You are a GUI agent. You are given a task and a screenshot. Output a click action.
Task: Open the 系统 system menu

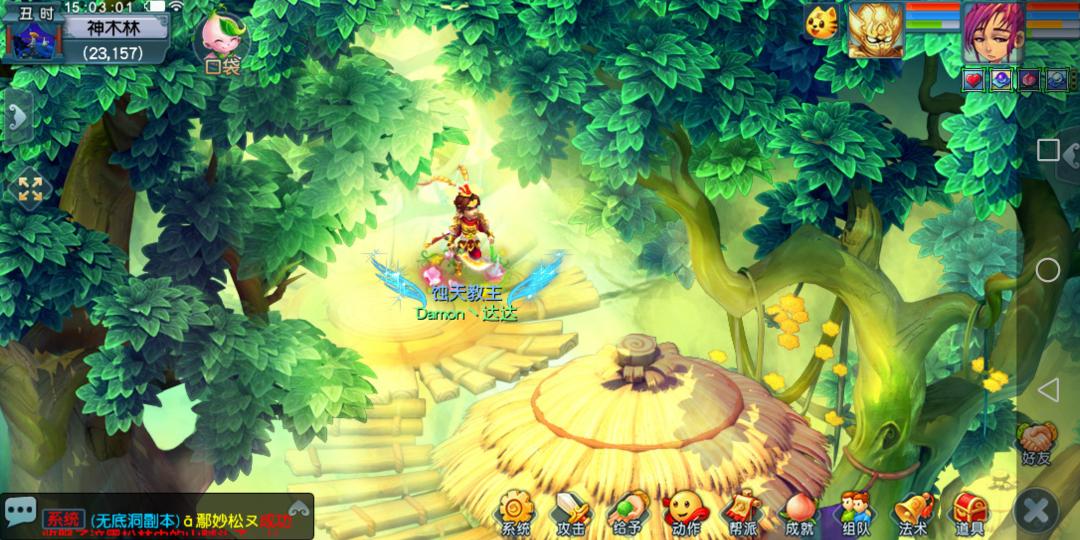coord(516,512)
